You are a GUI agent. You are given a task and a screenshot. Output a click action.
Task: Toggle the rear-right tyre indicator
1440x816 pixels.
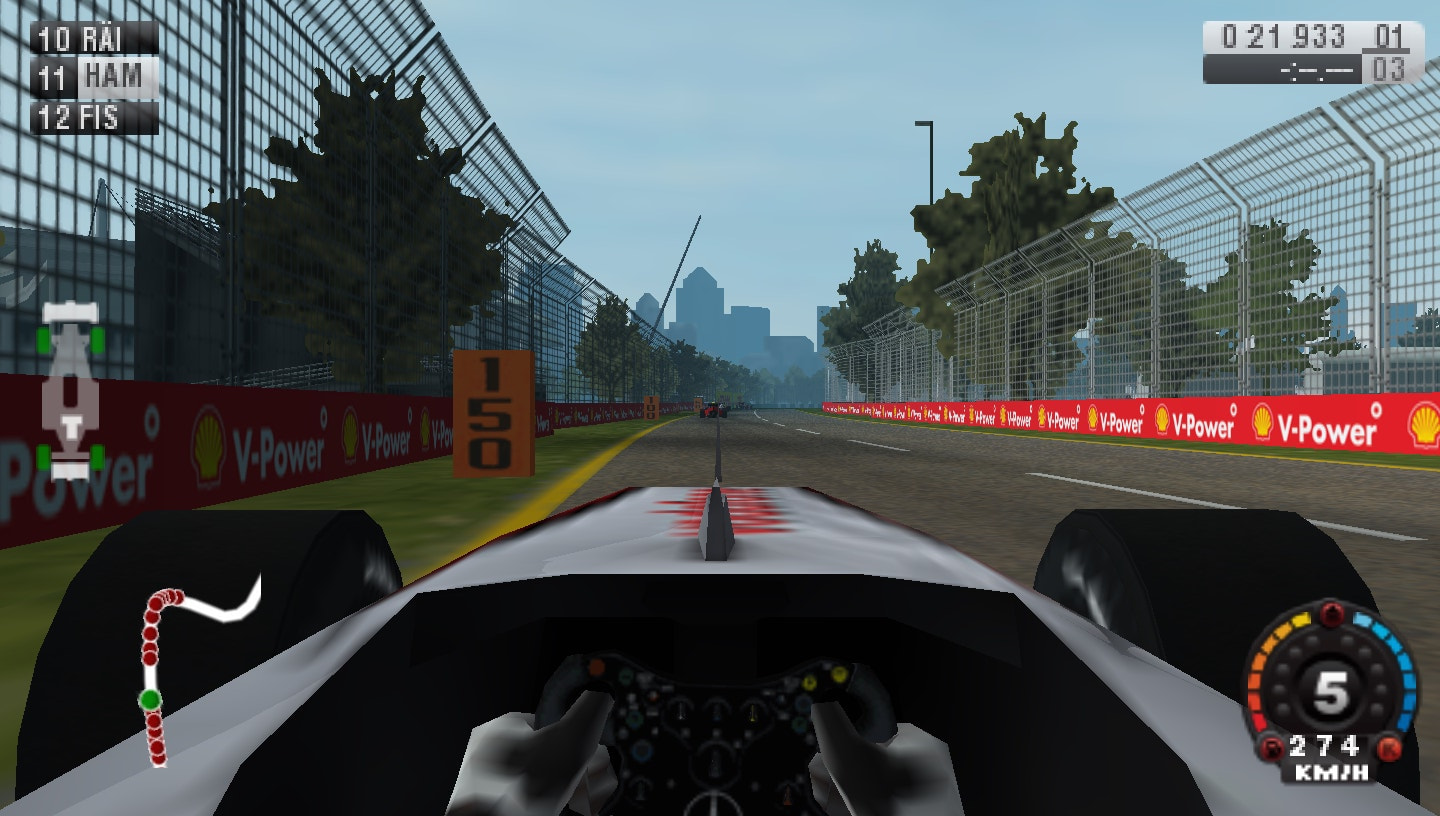tap(96, 455)
